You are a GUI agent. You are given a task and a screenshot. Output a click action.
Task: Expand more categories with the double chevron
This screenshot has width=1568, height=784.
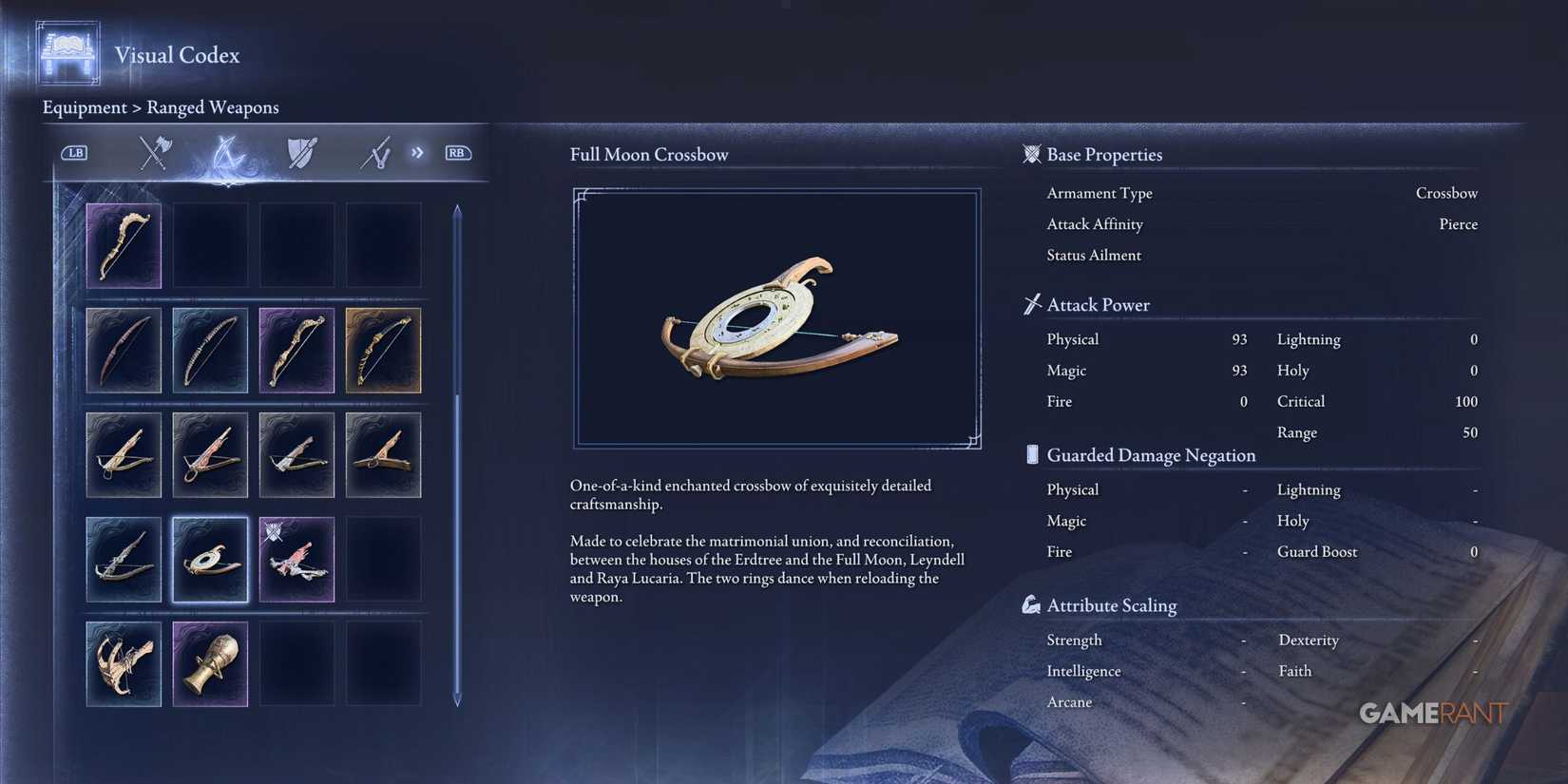(417, 152)
